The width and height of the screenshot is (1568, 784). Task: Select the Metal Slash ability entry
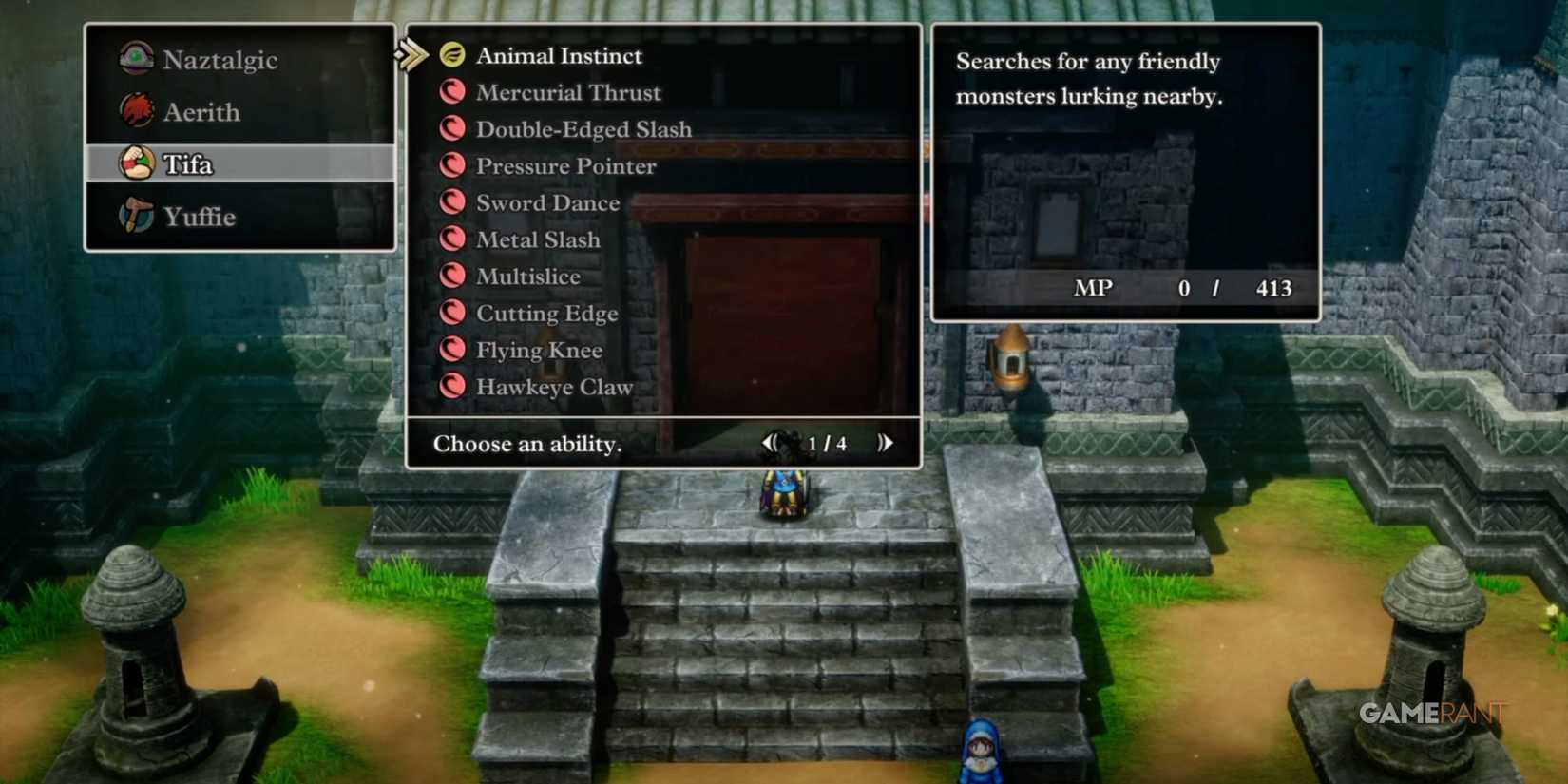(x=538, y=239)
